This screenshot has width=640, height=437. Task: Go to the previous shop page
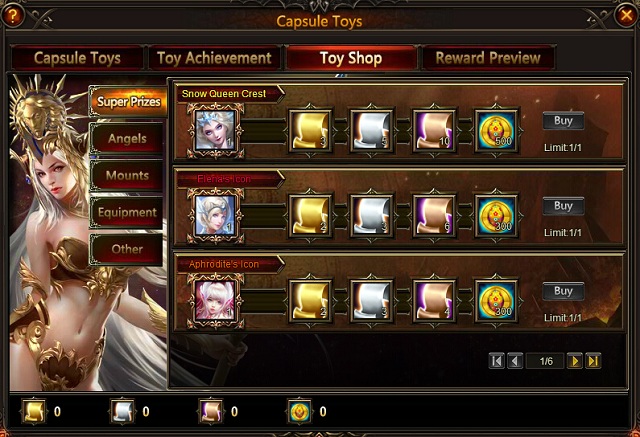coord(515,361)
